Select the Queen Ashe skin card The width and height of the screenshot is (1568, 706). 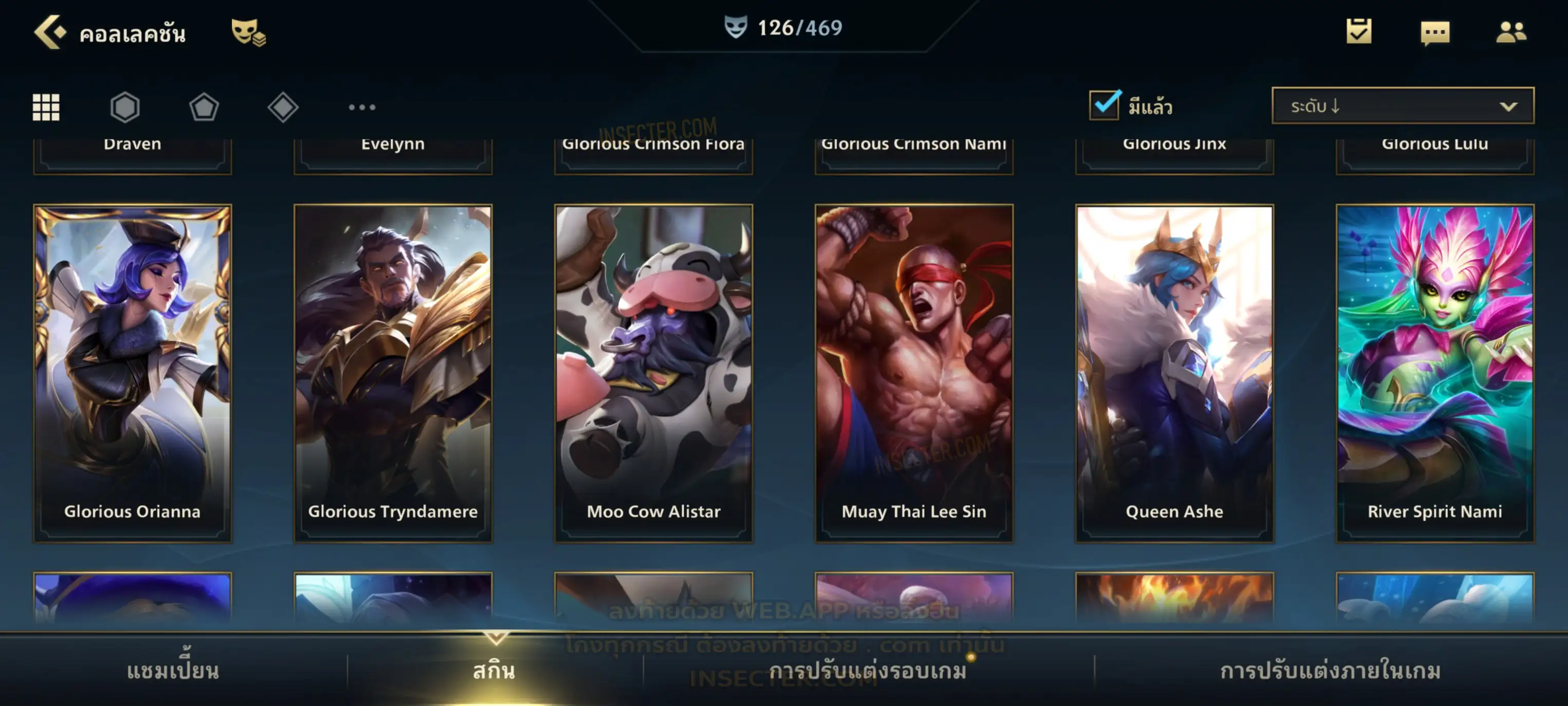click(x=1175, y=373)
